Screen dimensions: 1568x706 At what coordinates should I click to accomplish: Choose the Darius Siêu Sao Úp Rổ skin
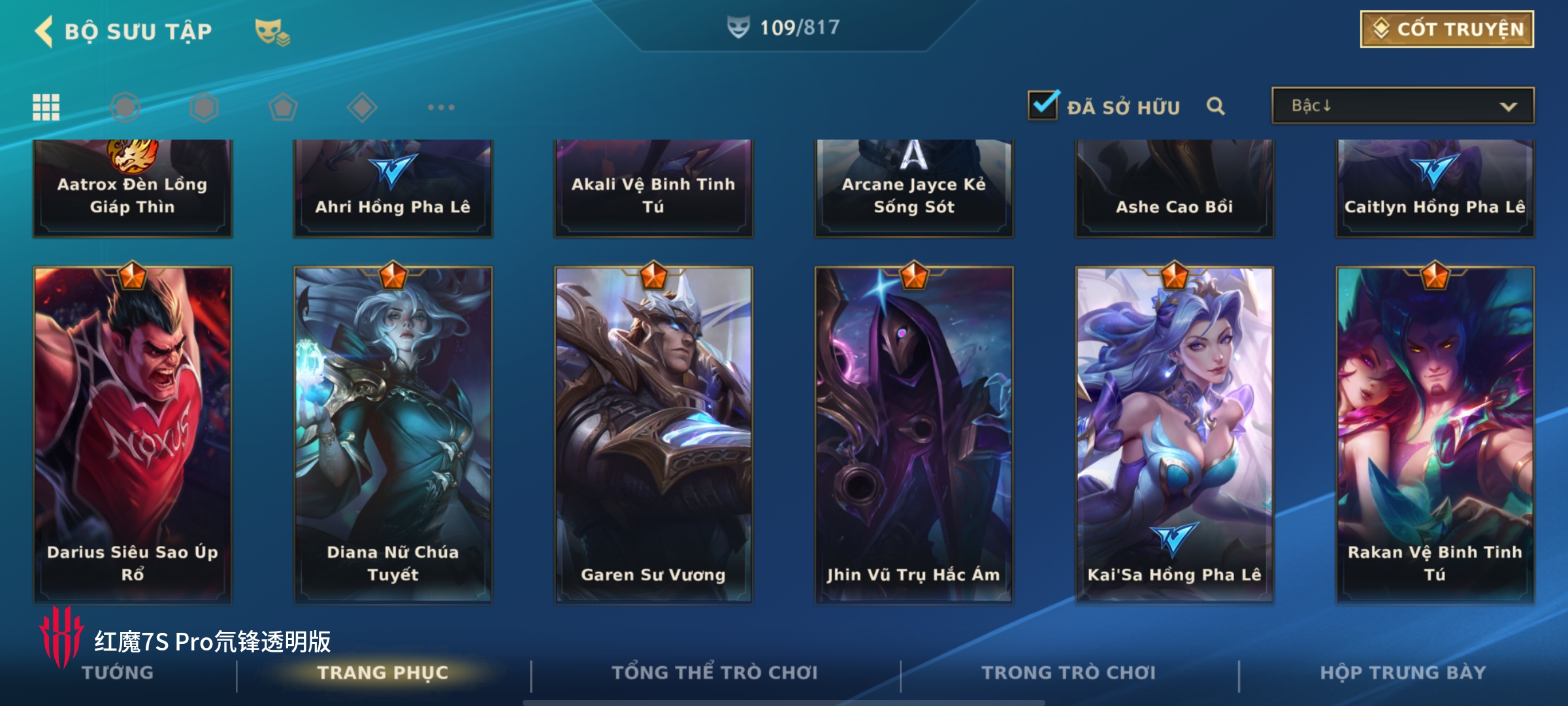[133, 434]
